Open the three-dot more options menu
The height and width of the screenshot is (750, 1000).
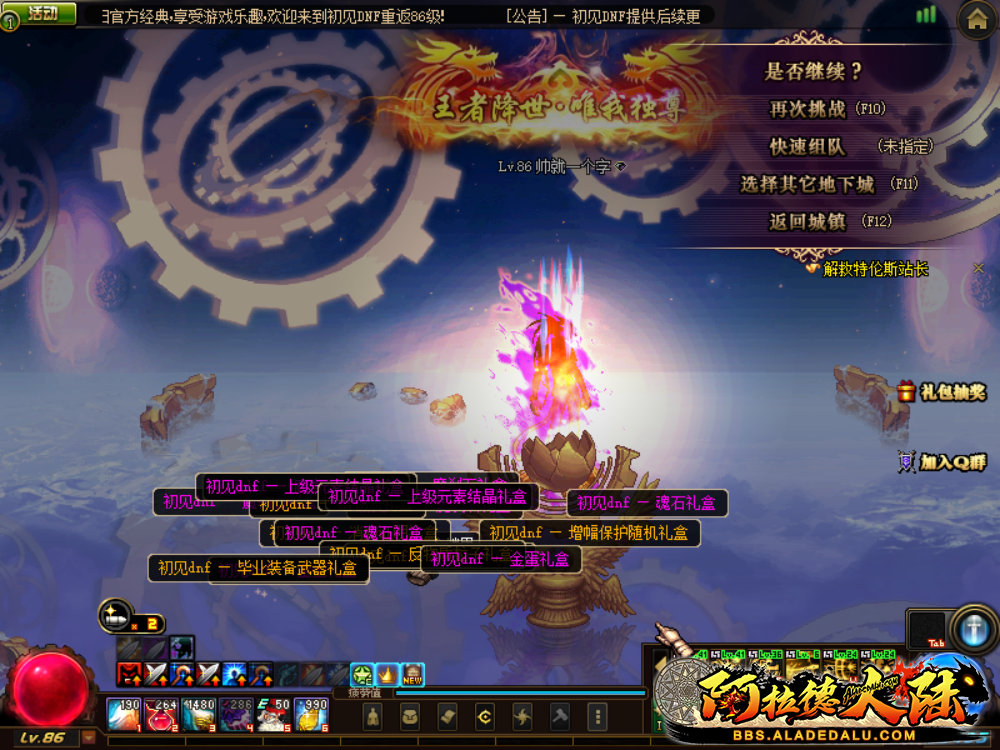(x=597, y=716)
